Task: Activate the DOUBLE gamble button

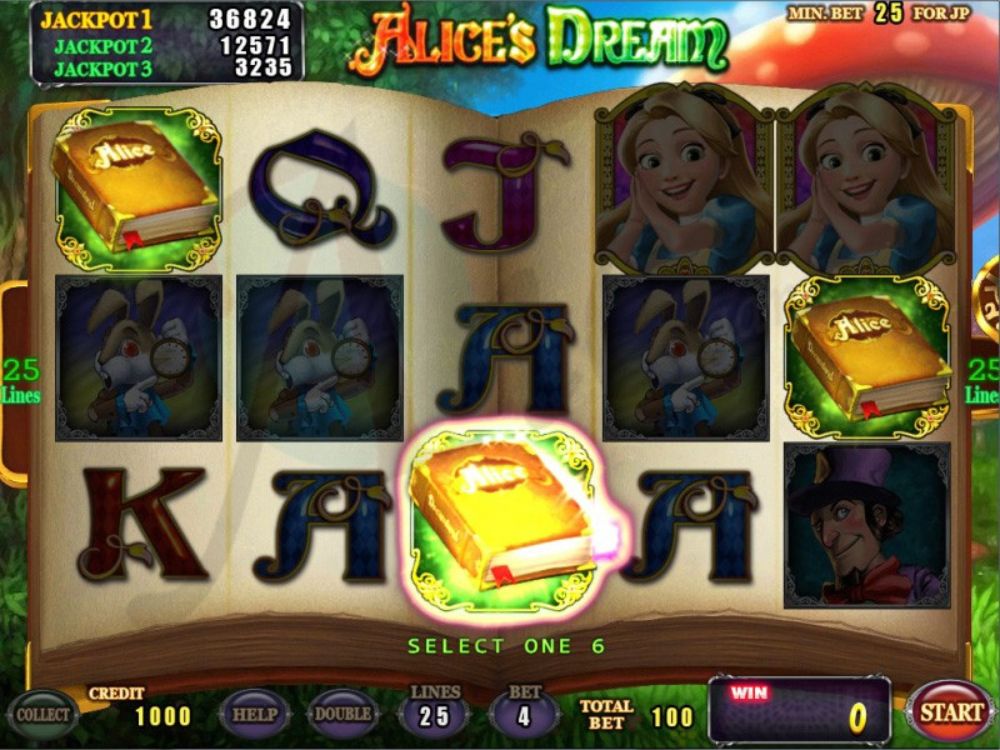Action: pos(343,714)
